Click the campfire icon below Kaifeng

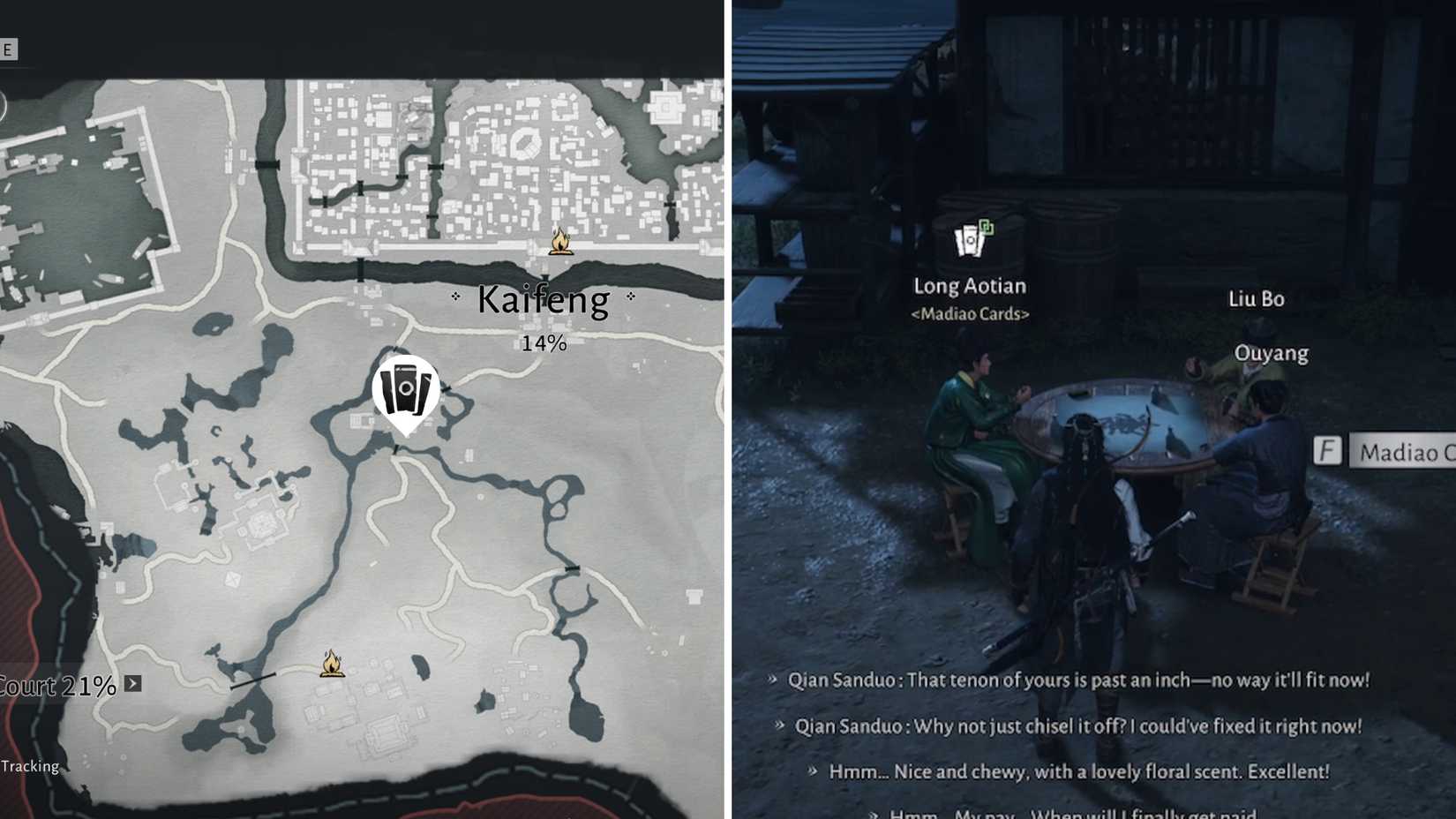pos(560,242)
